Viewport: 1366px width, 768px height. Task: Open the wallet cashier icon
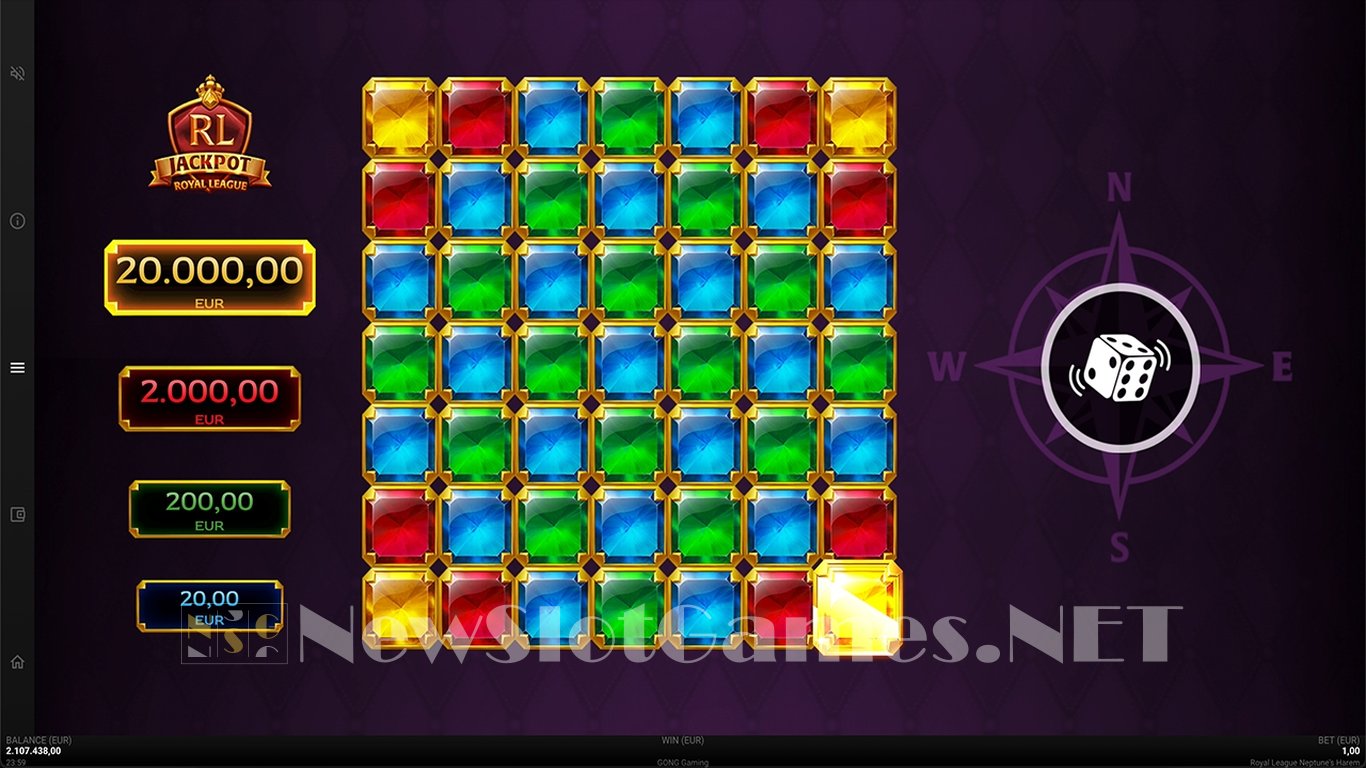coord(17,515)
